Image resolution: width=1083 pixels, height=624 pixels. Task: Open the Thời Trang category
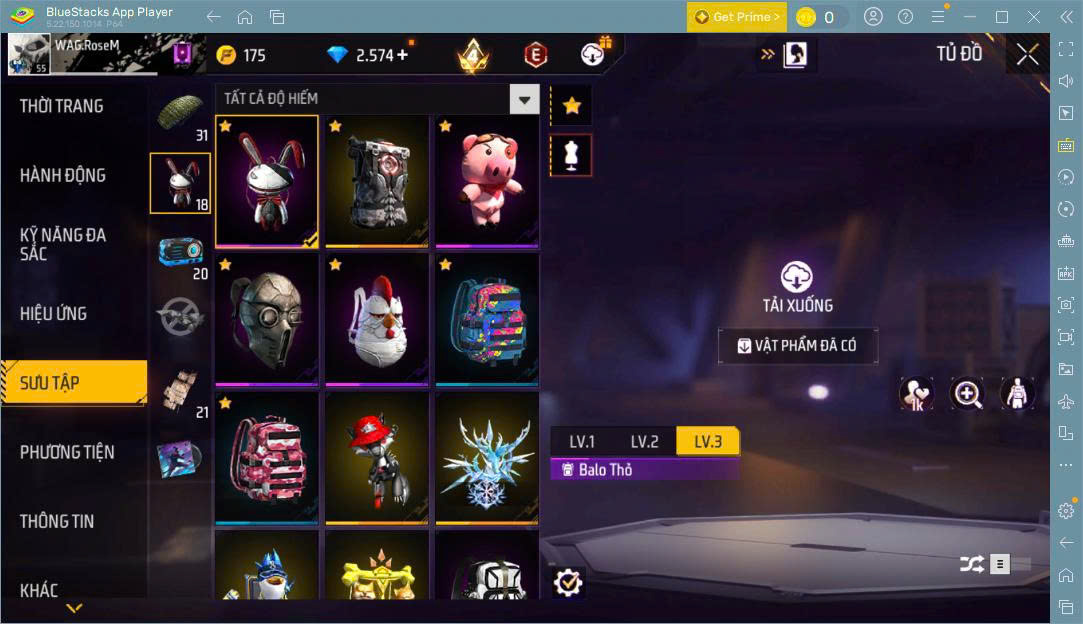62,106
